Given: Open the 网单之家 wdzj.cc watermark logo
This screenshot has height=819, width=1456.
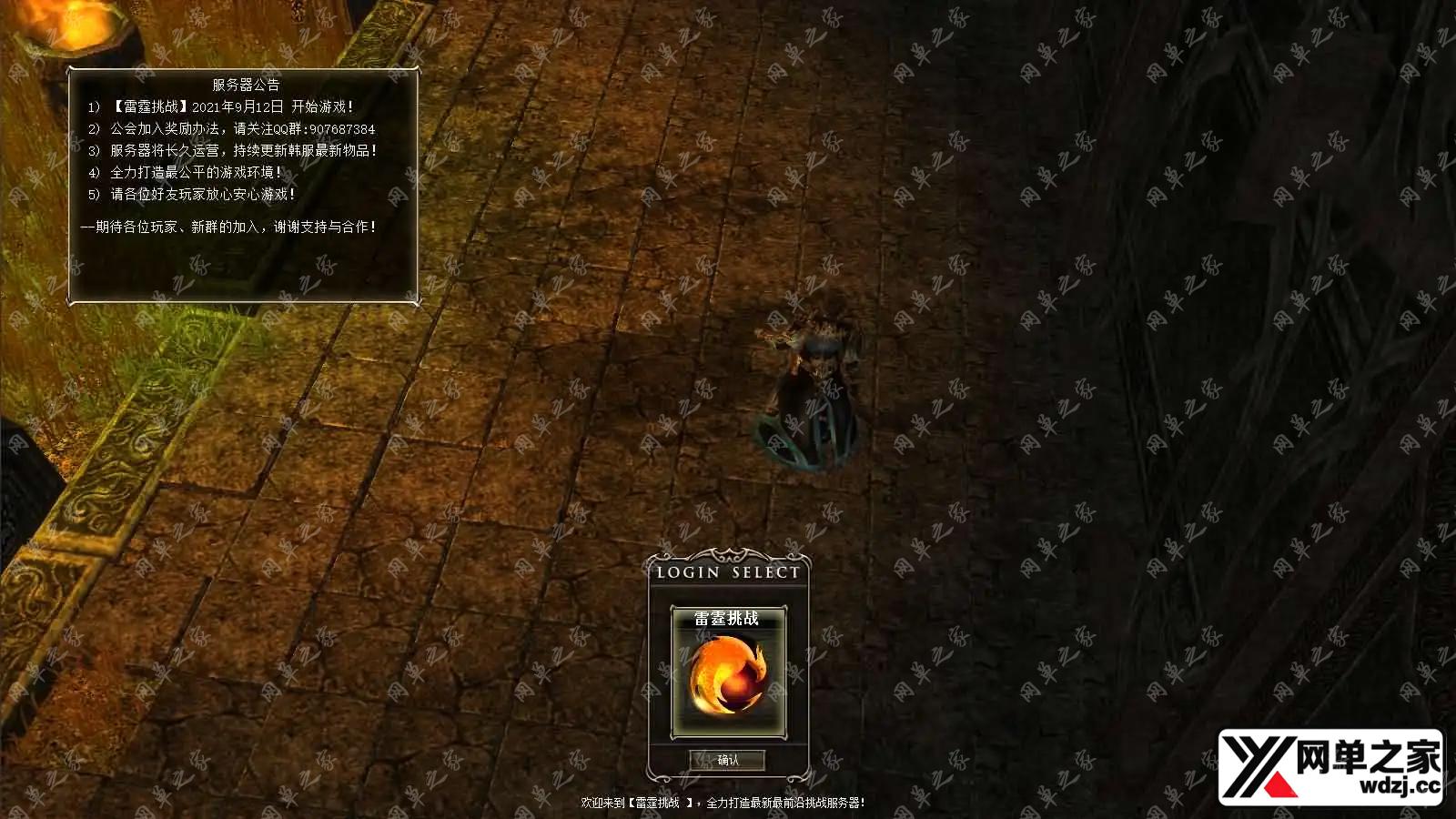Looking at the screenshot, I should coord(1330,766).
